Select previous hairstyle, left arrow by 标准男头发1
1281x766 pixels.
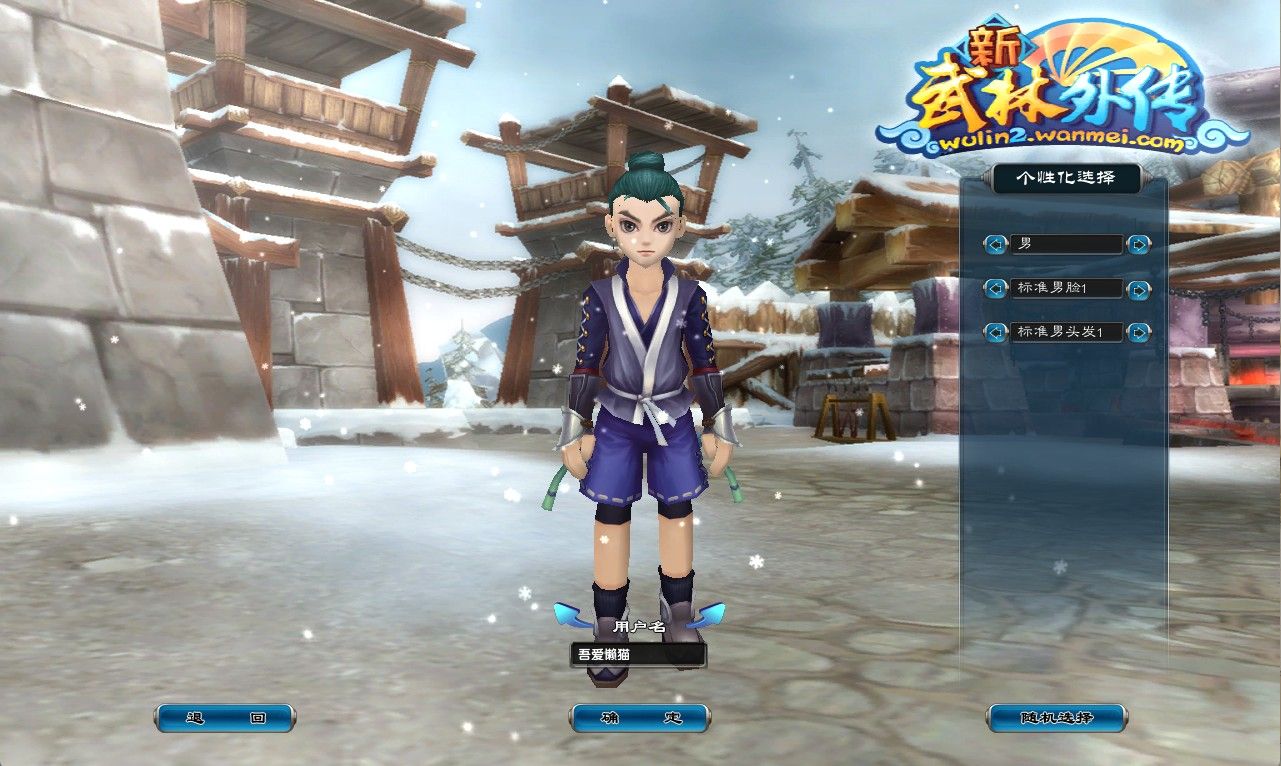pos(995,332)
